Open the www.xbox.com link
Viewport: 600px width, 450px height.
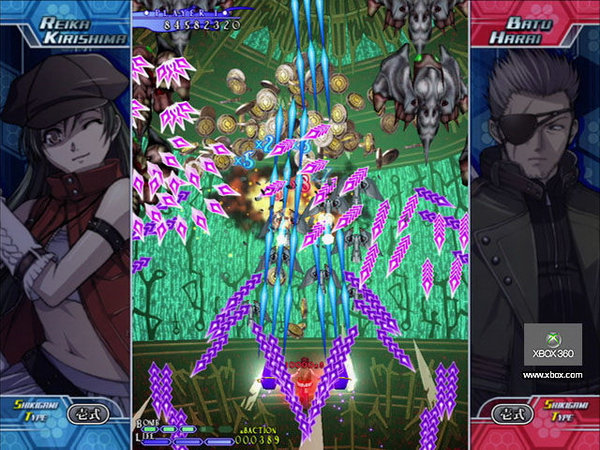pyautogui.click(x=552, y=375)
